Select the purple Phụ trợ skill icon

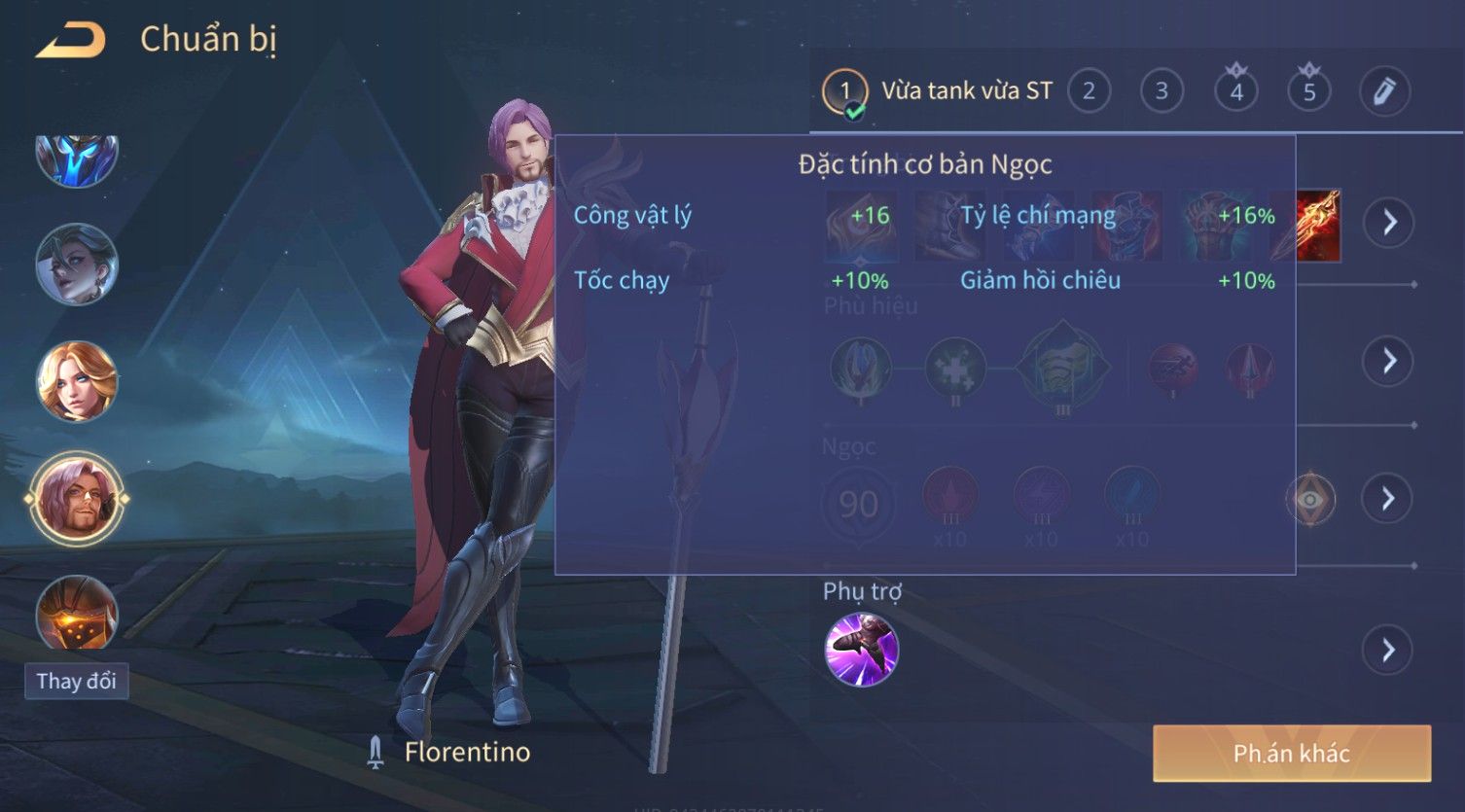click(861, 650)
